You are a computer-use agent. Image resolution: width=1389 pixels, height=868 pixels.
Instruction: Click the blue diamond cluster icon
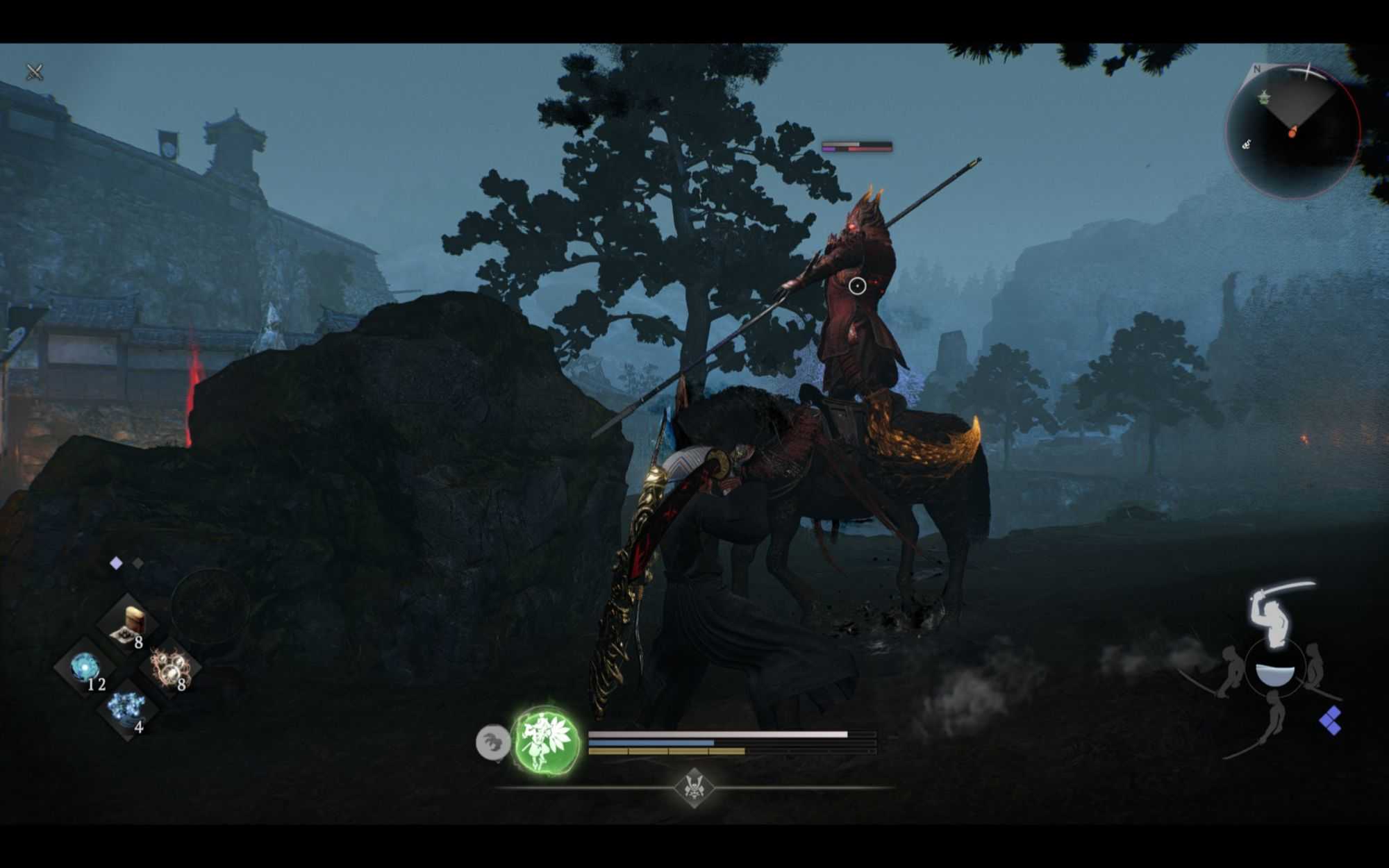pyautogui.click(x=1330, y=721)
